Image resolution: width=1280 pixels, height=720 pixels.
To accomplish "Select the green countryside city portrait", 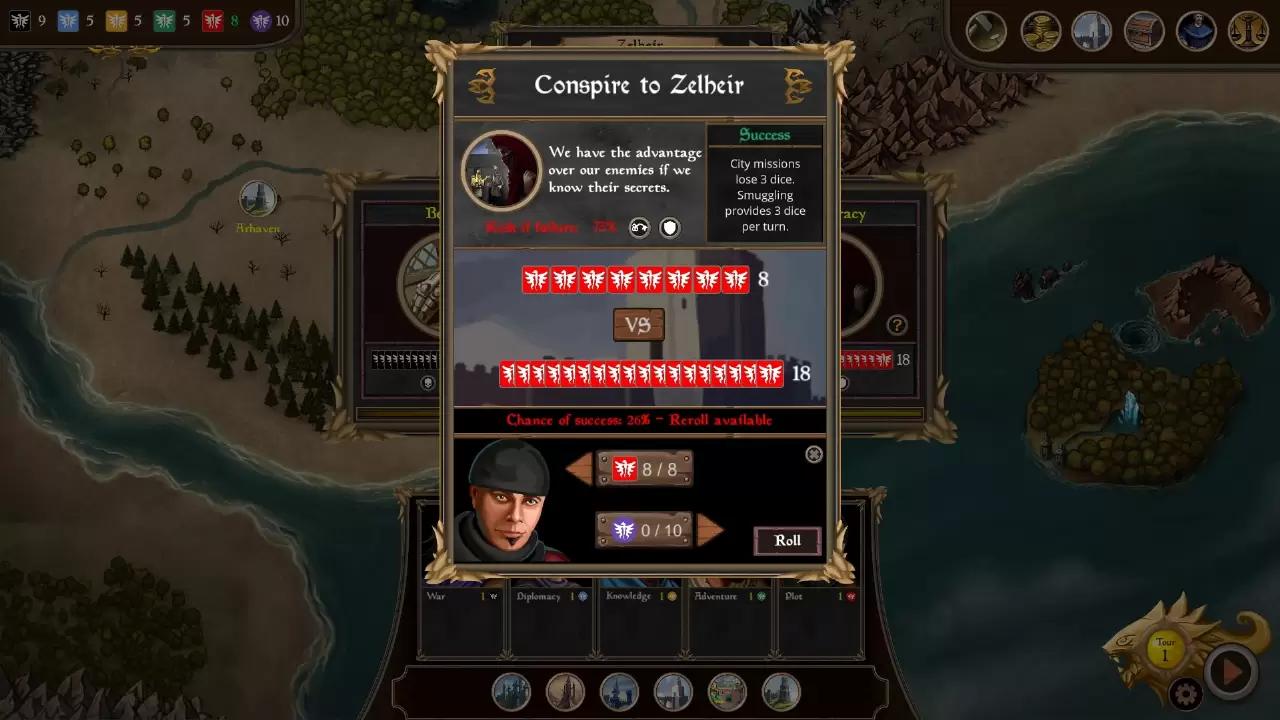I will coord(727,691).
